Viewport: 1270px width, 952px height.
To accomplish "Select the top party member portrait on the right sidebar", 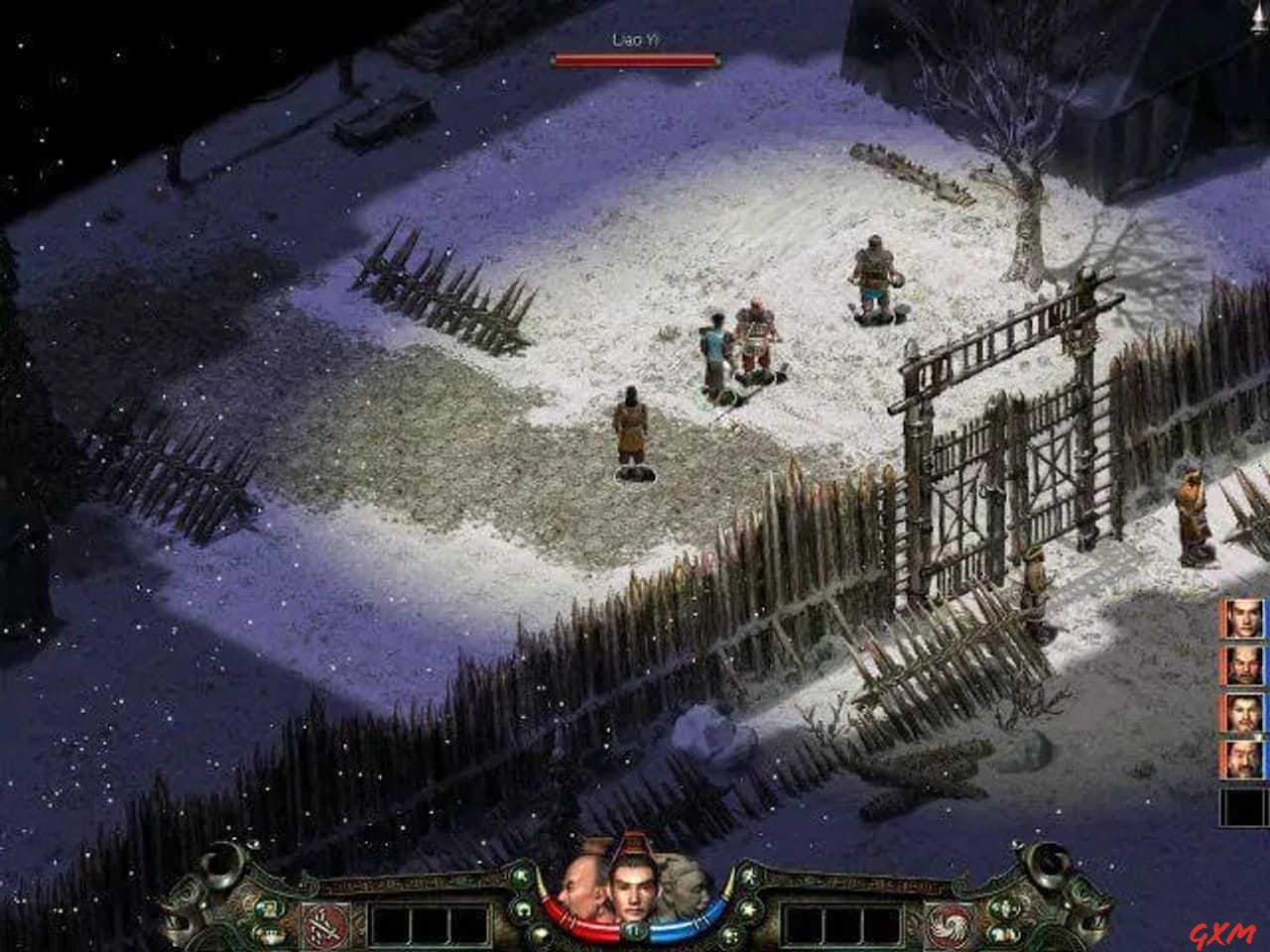I will click(x=1242, y=619).
